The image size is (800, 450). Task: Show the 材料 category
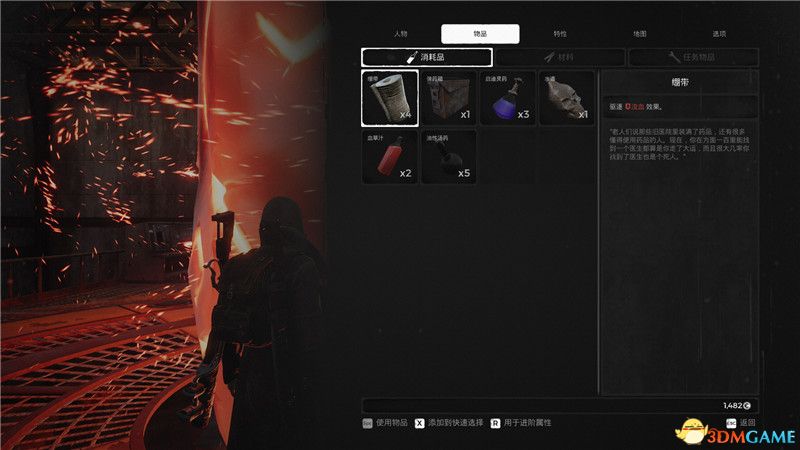pyautogui.click(x=560, y=58)
